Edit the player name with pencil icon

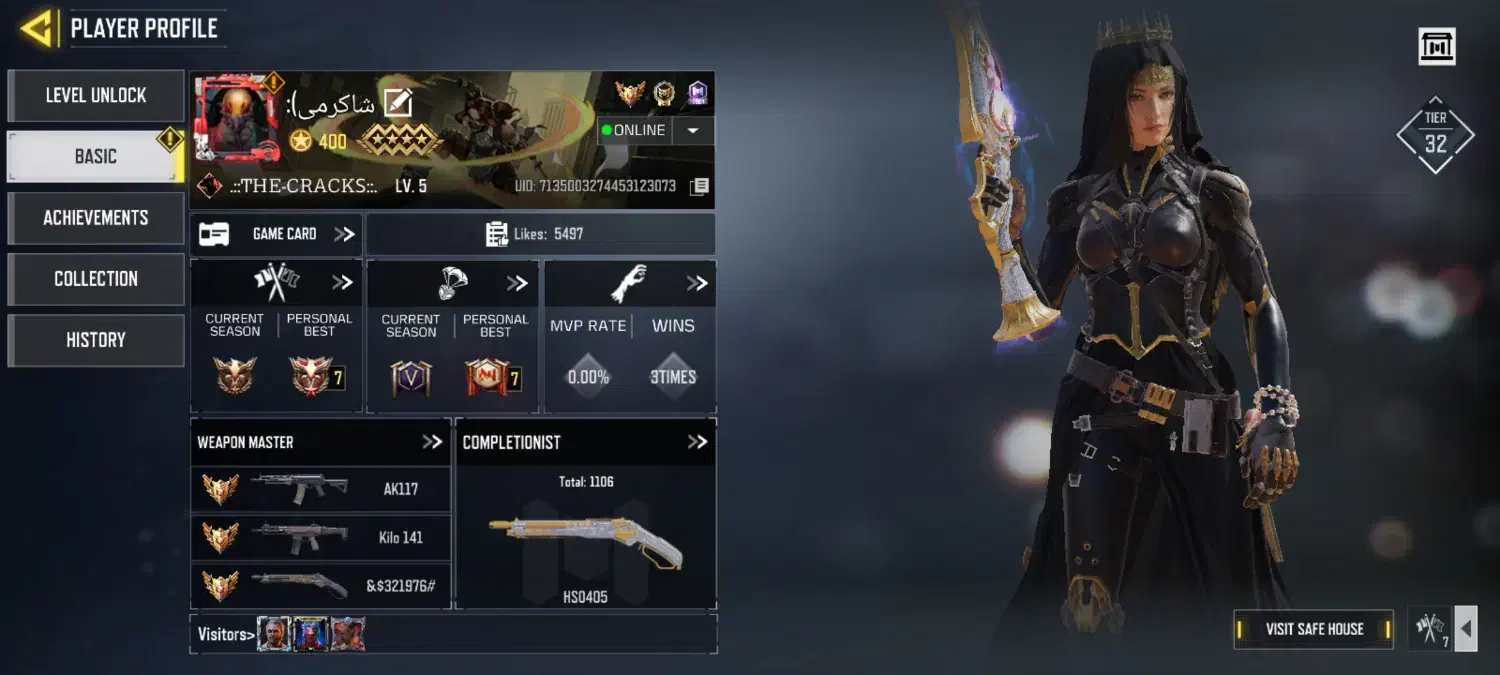tap(397, 103)
